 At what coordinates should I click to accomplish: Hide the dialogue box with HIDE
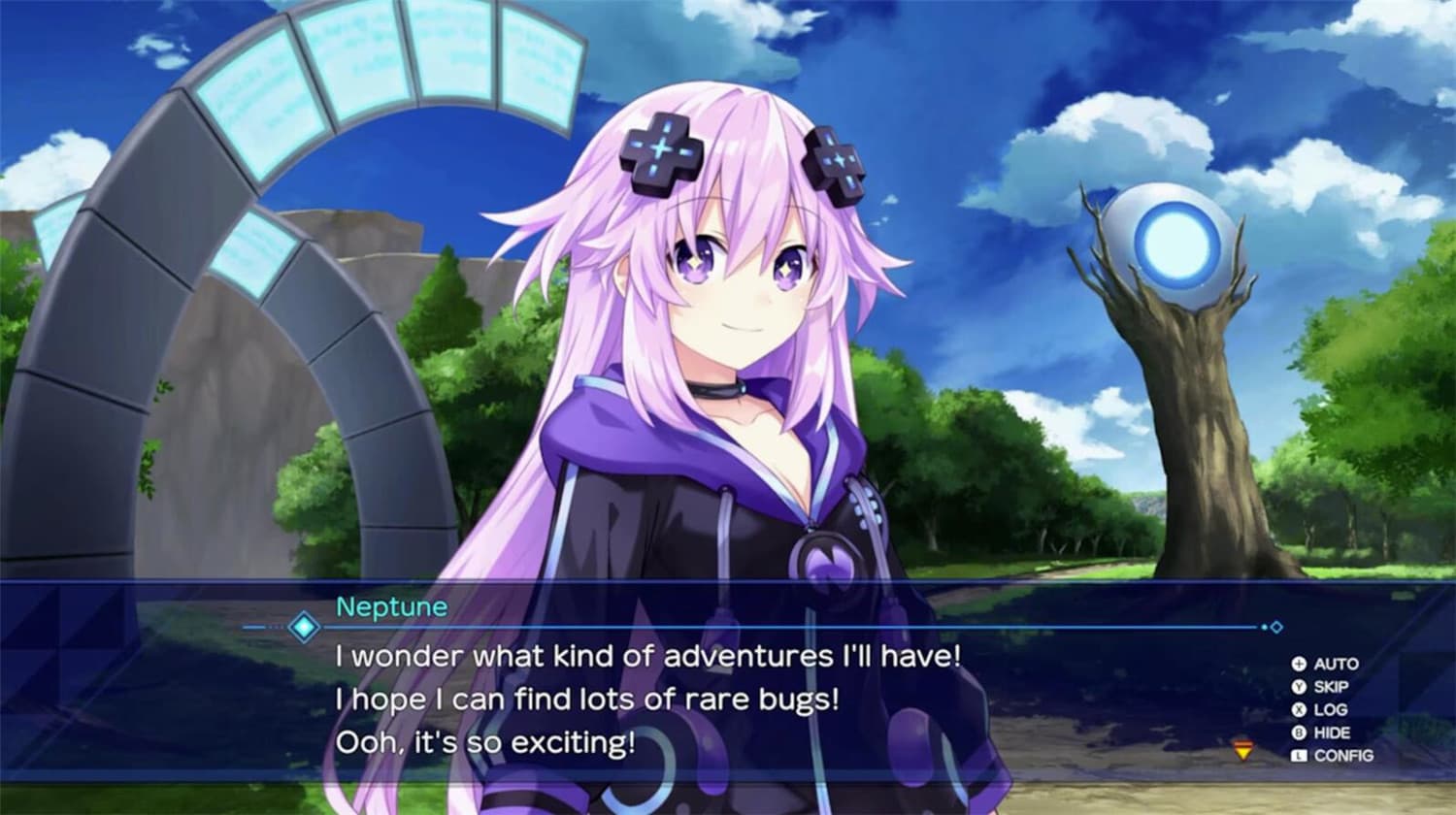tap(1333, 732)
